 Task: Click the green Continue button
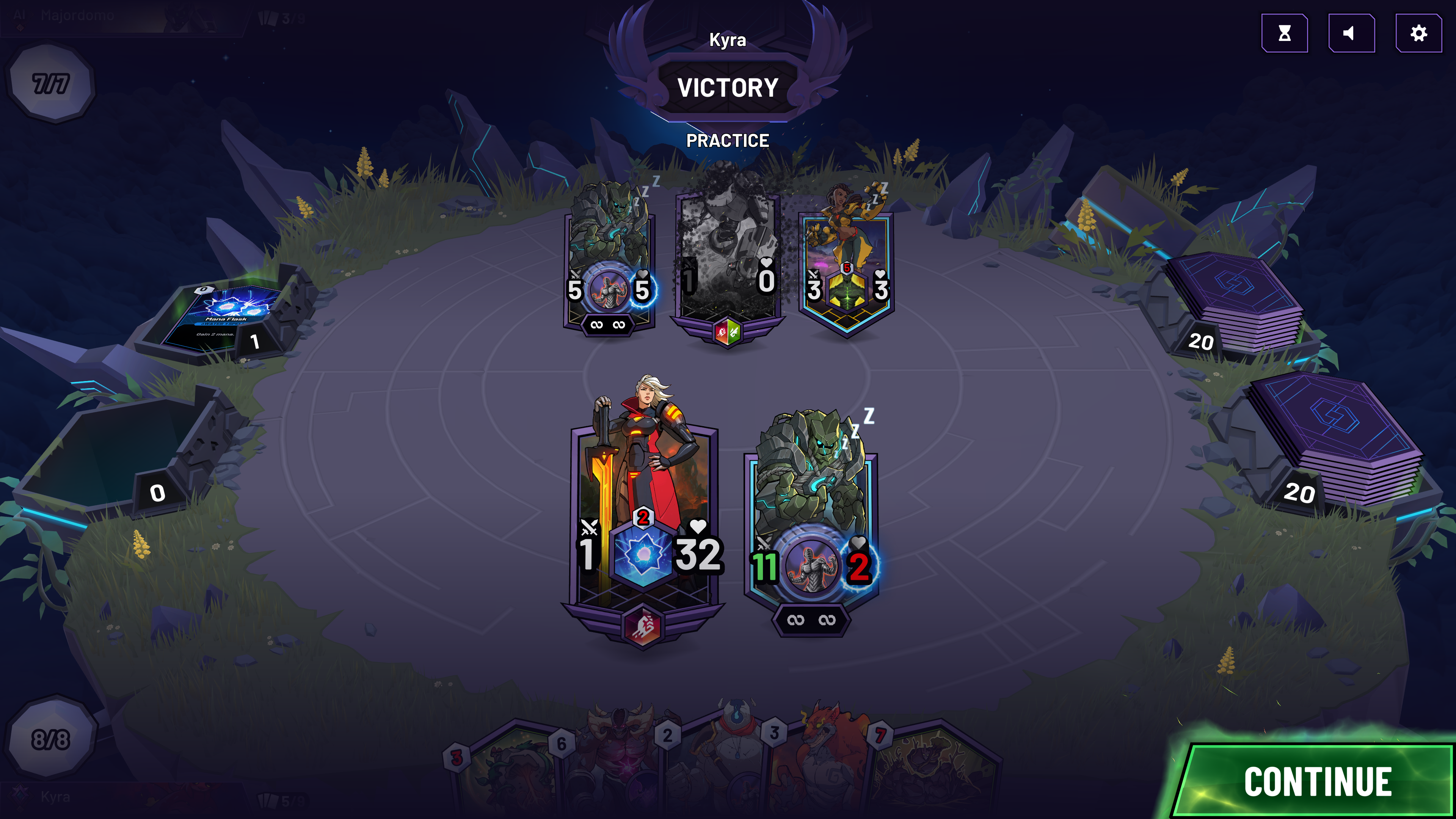(x=1317, y=781)
